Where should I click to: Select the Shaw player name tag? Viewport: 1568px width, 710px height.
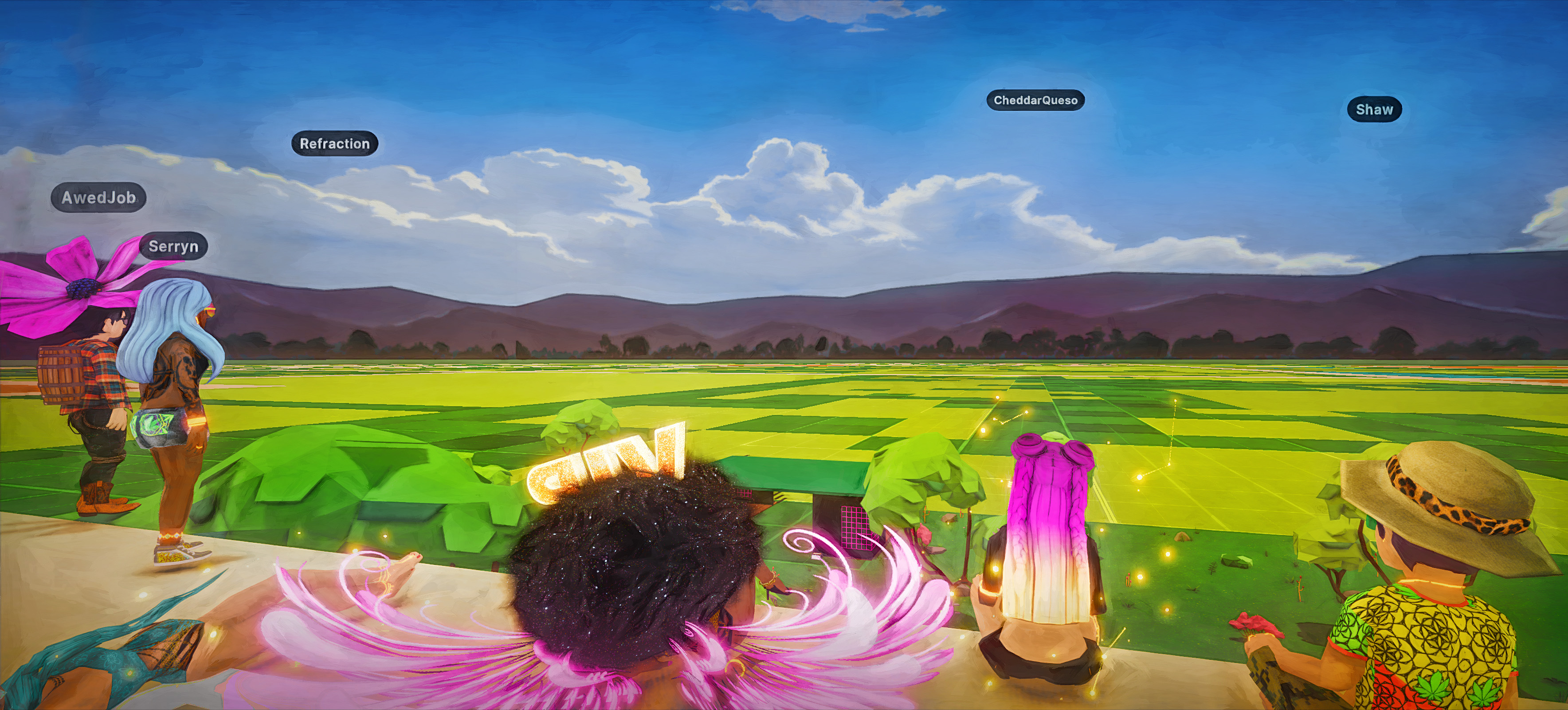tap(1374, 110)
